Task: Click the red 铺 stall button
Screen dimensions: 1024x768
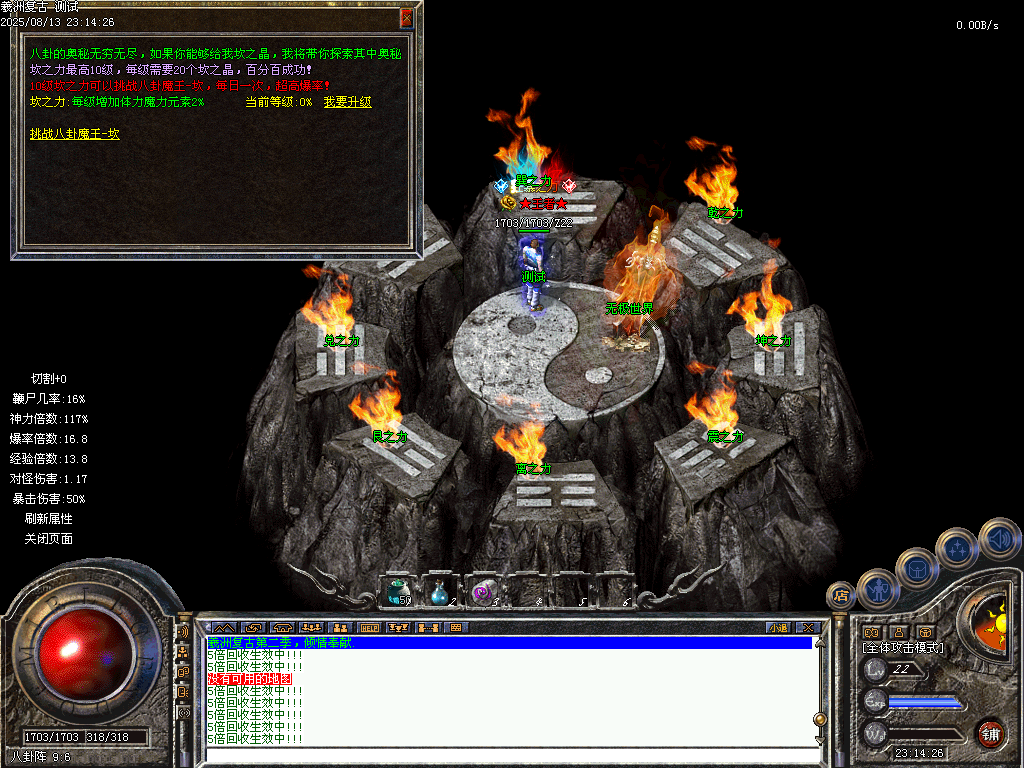Action: click(990, 733)
